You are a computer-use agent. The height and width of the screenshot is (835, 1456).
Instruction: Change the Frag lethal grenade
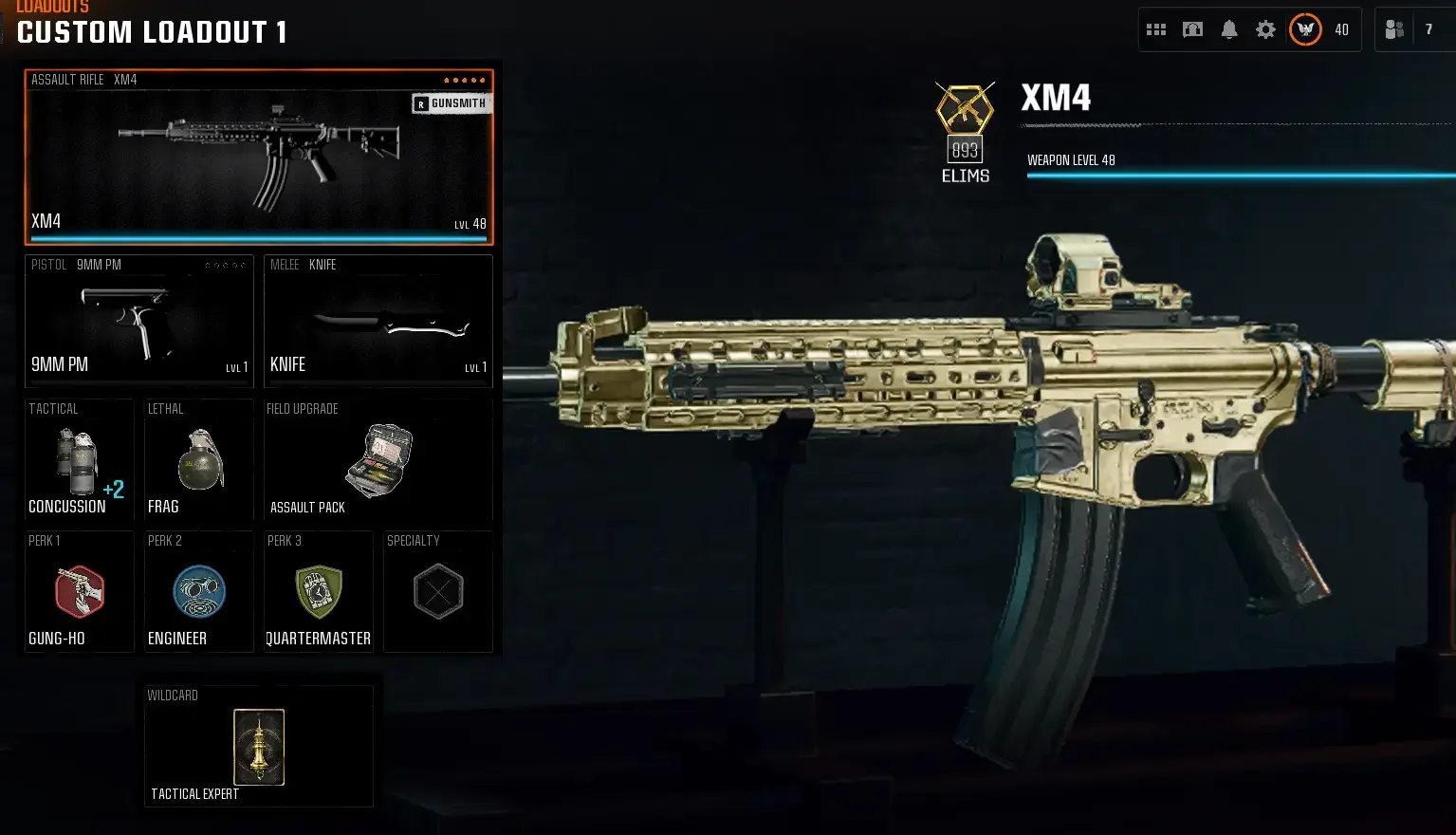click(198, 460)
